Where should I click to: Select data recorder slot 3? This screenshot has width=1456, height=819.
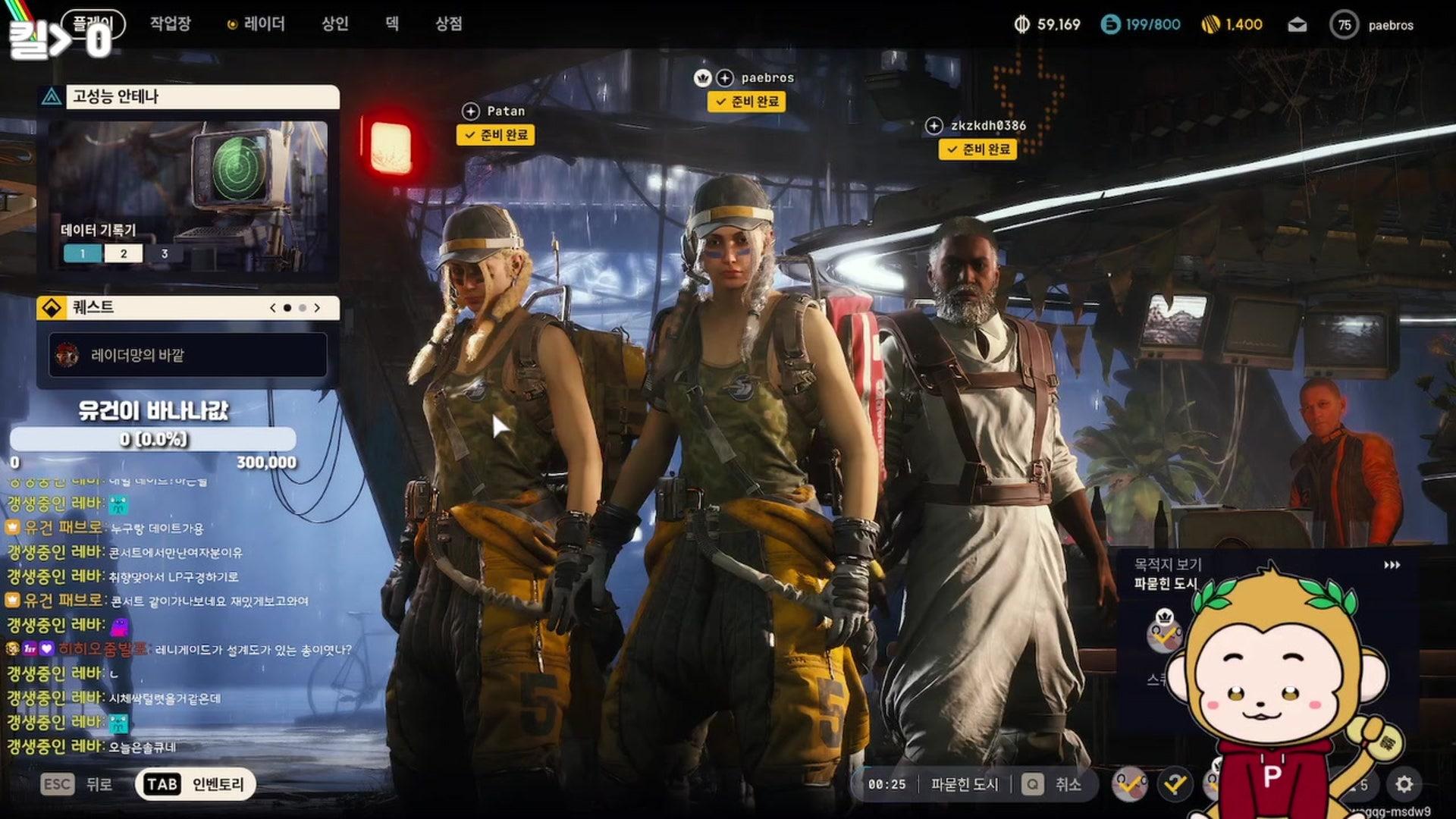[165, 254]
